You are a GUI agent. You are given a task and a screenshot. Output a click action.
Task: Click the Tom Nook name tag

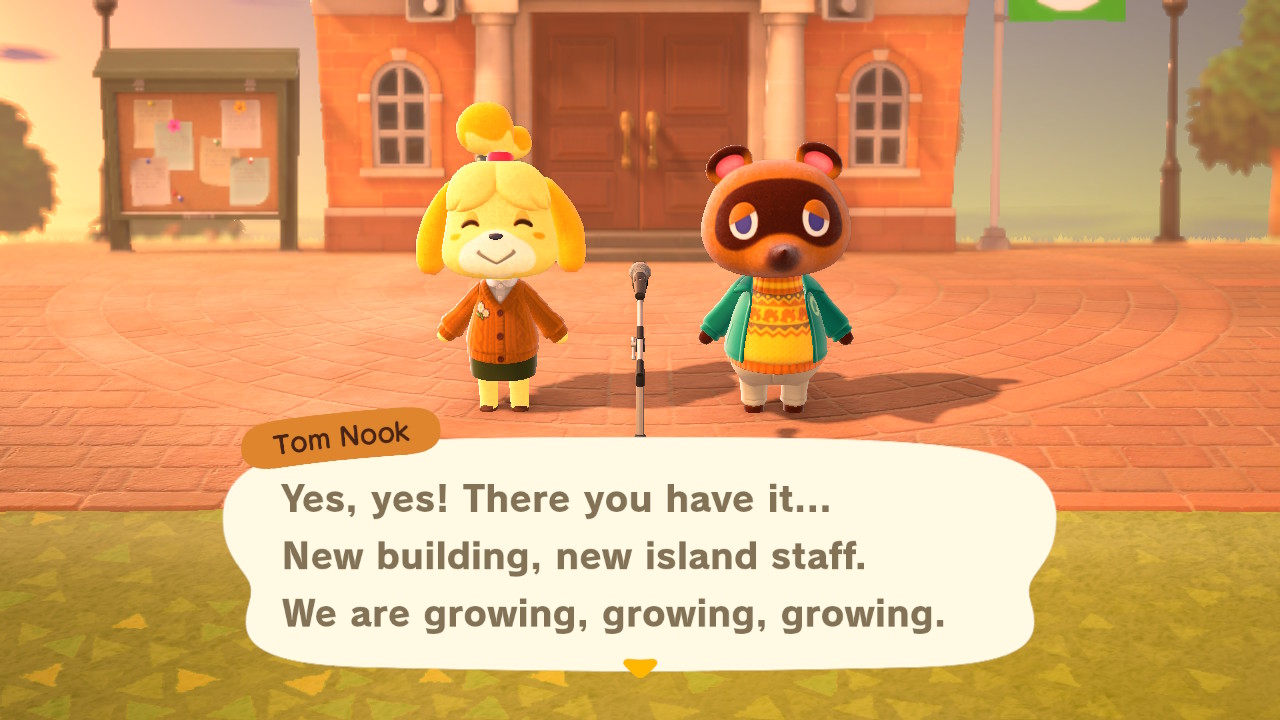pyautogui.click(x=340, y=434)
